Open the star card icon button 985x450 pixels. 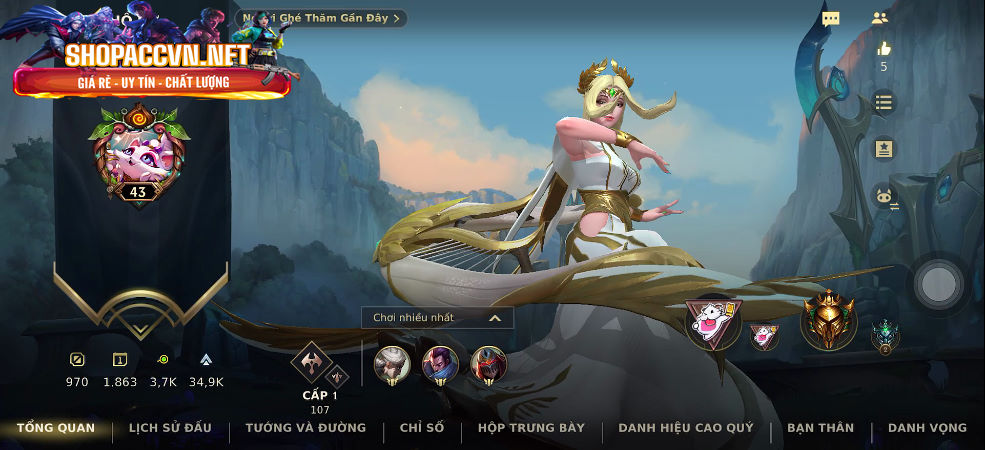click(883, 149)
